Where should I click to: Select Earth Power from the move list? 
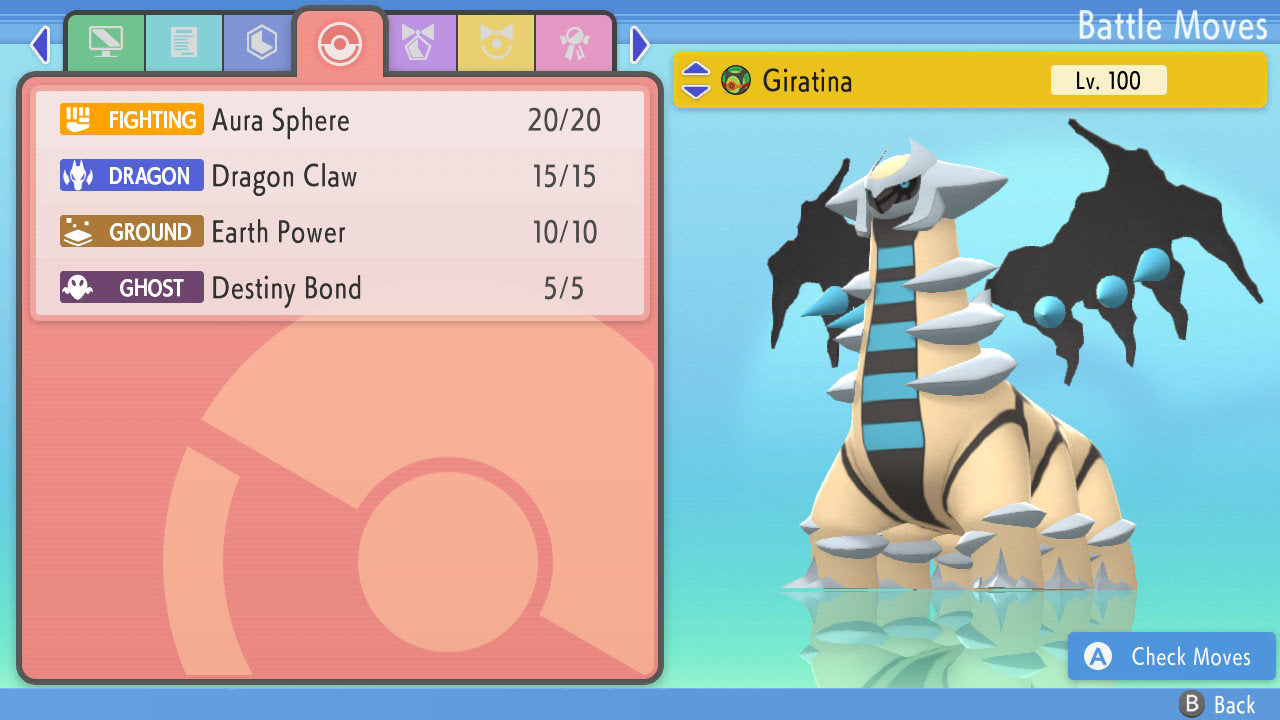[340, 233]
